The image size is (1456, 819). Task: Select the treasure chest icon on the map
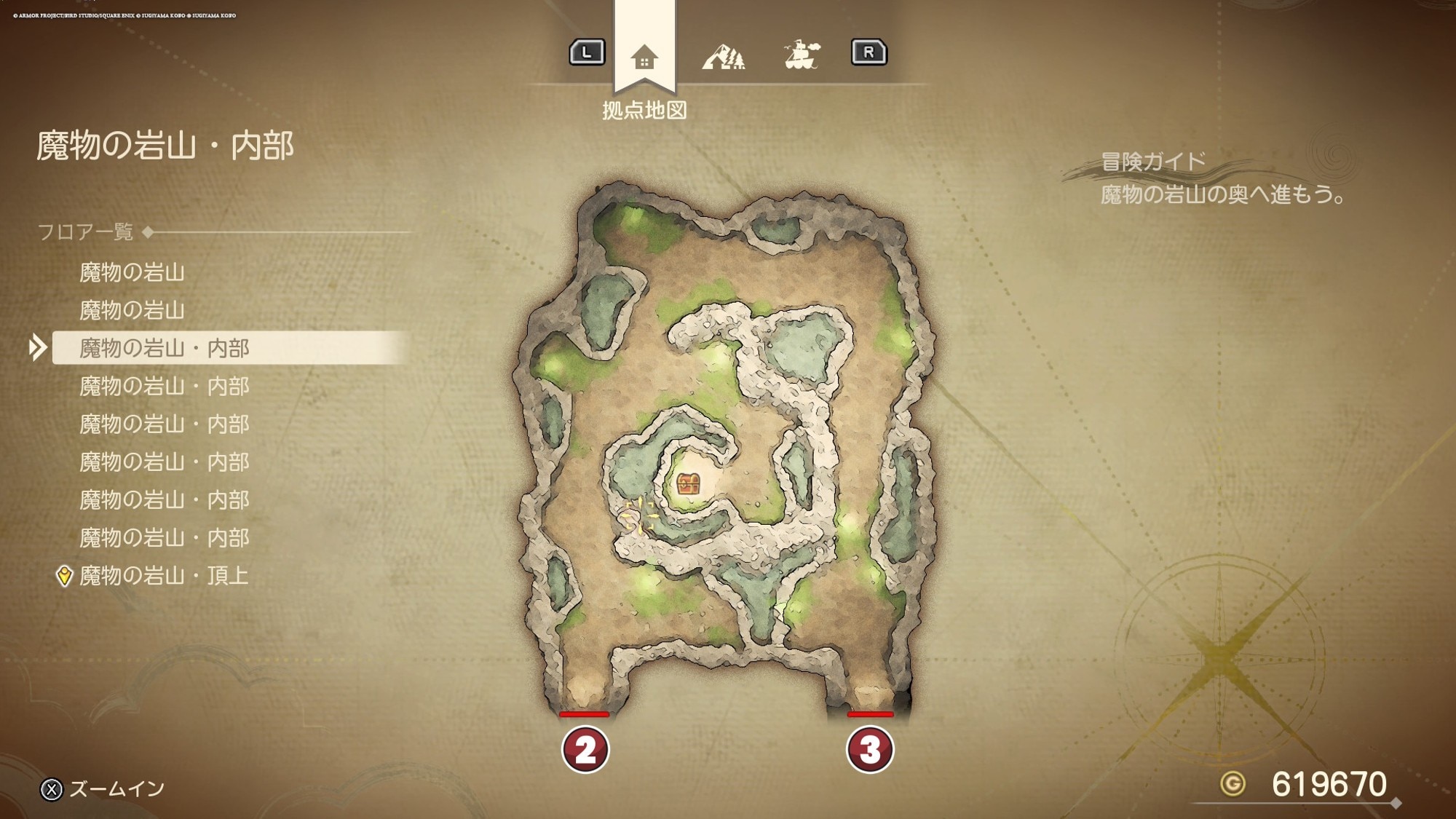click(x=688, y=483)
